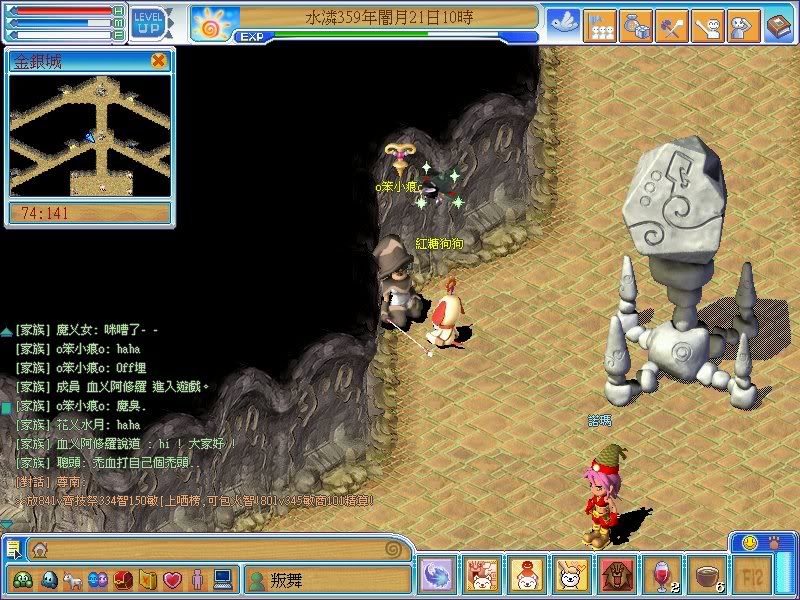Close the minimap panel
The width and height of the screenshot is (800, 600).
click(158, 61)
